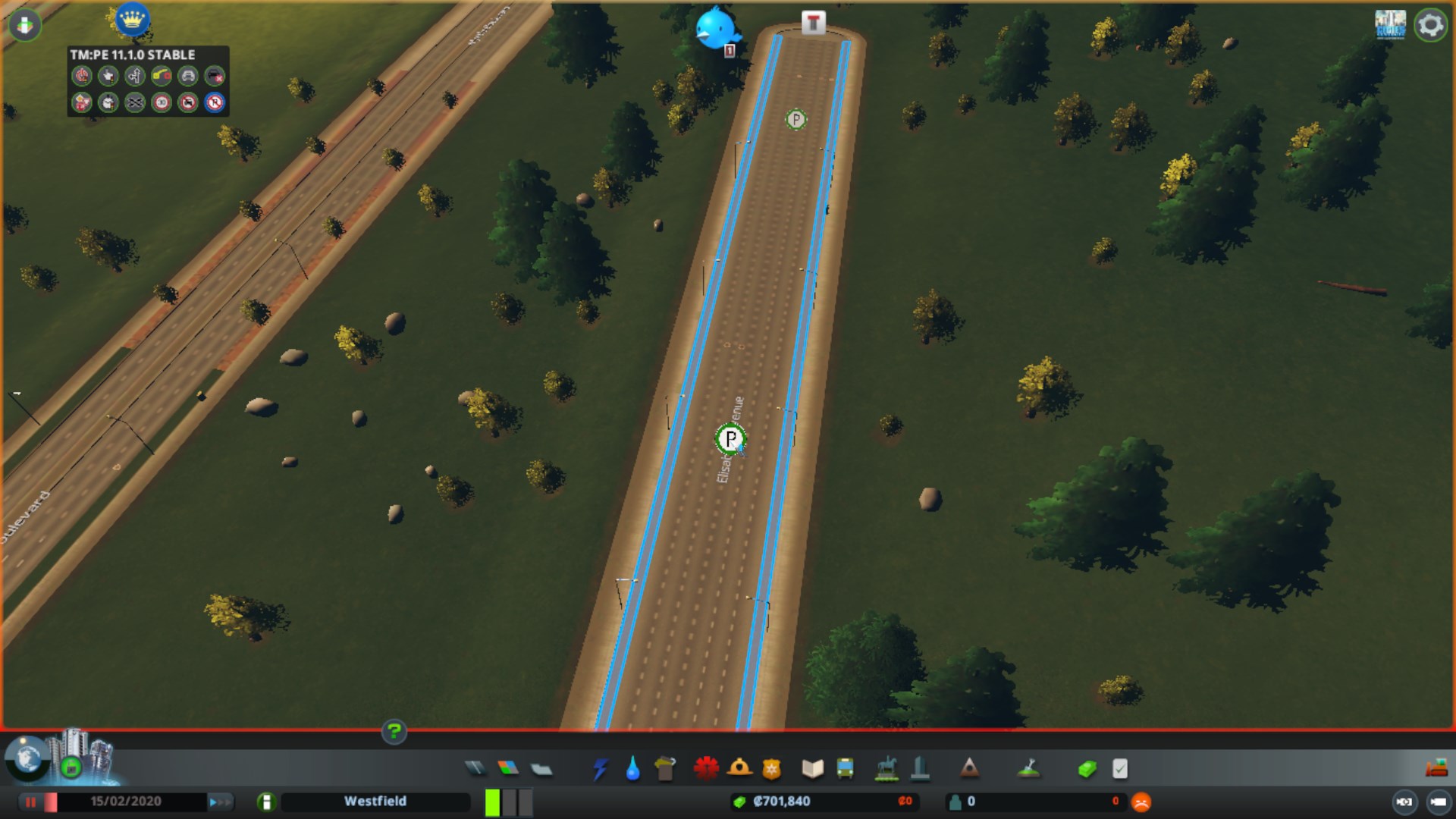The image size is (1456, 819).
Task: Select the TM:PE lane connector tool
Action: (160, 77)
